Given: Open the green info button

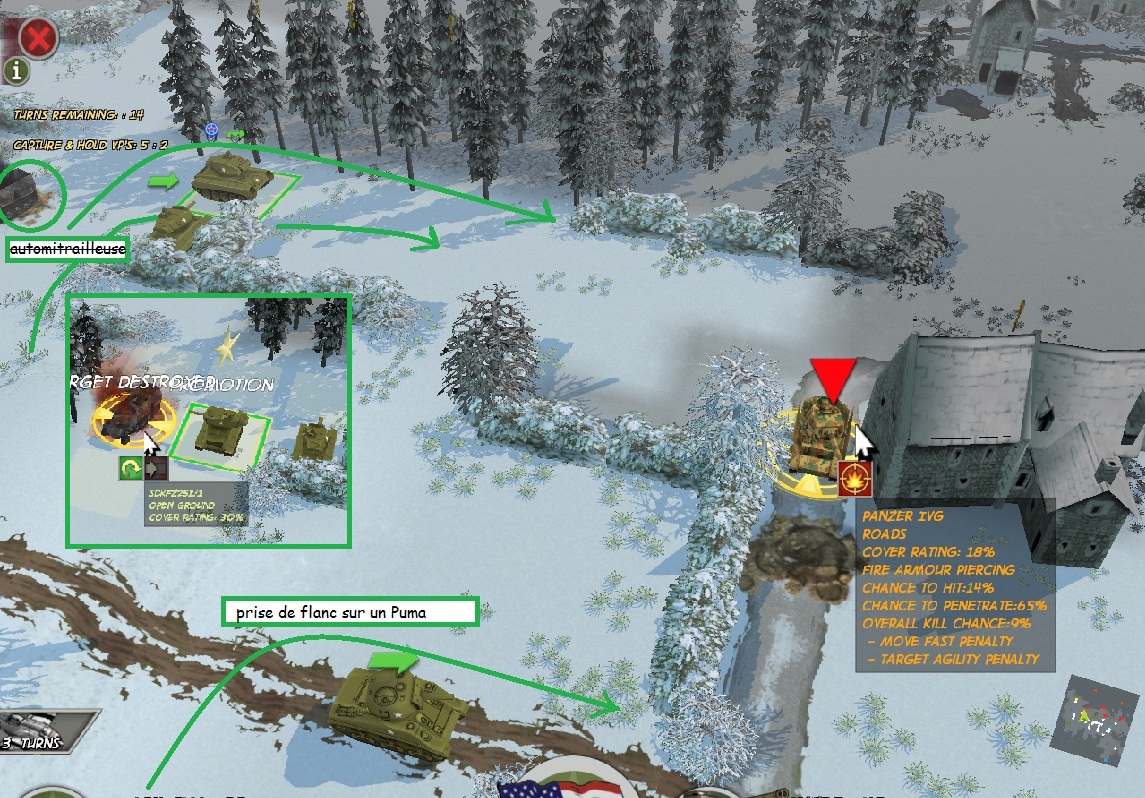Looking at the screenshot, I should click(x=19, y=72).
